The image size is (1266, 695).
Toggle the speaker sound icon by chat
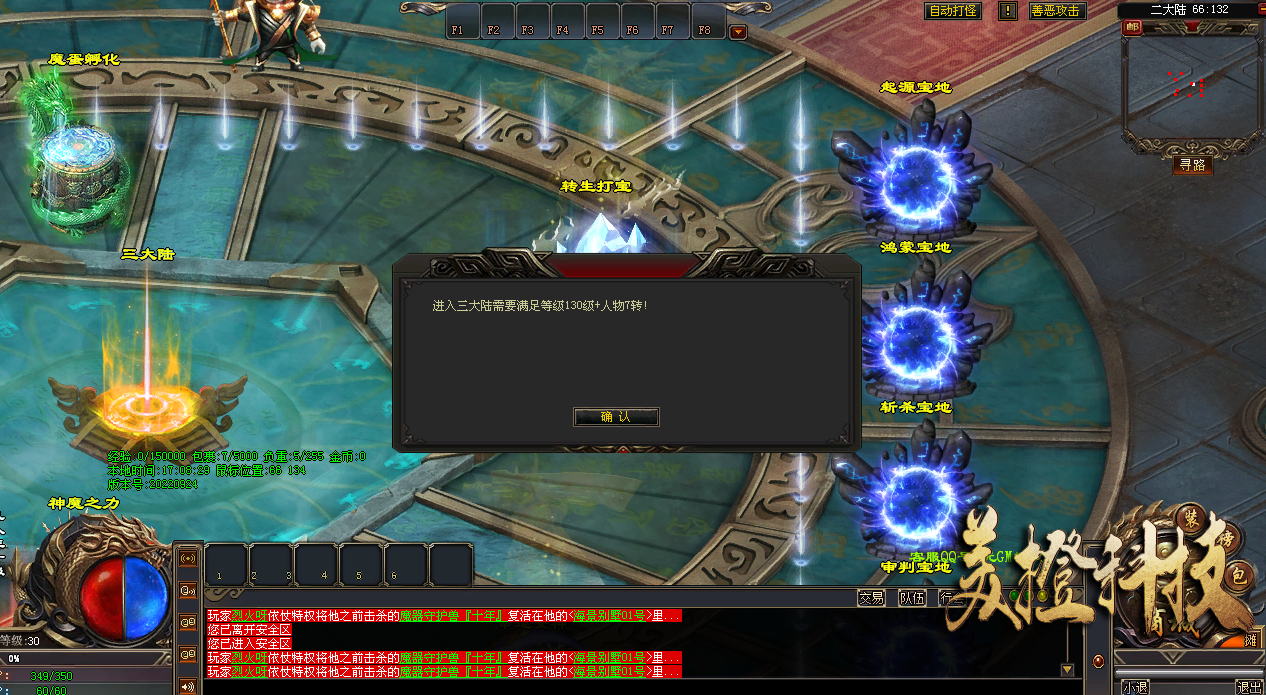point(187,686)
